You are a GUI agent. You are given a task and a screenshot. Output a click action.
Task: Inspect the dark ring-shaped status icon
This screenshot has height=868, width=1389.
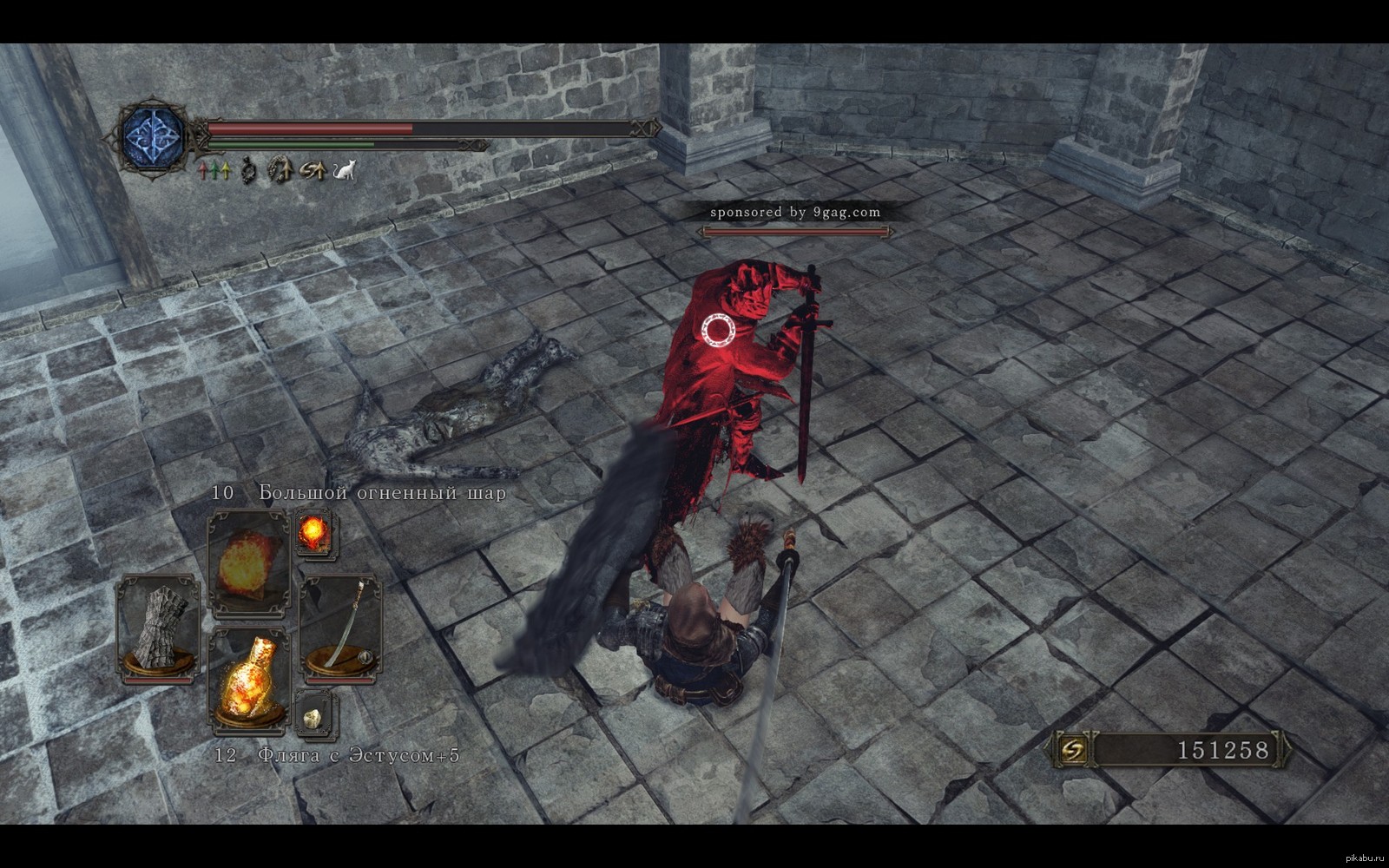click(248, 169)
